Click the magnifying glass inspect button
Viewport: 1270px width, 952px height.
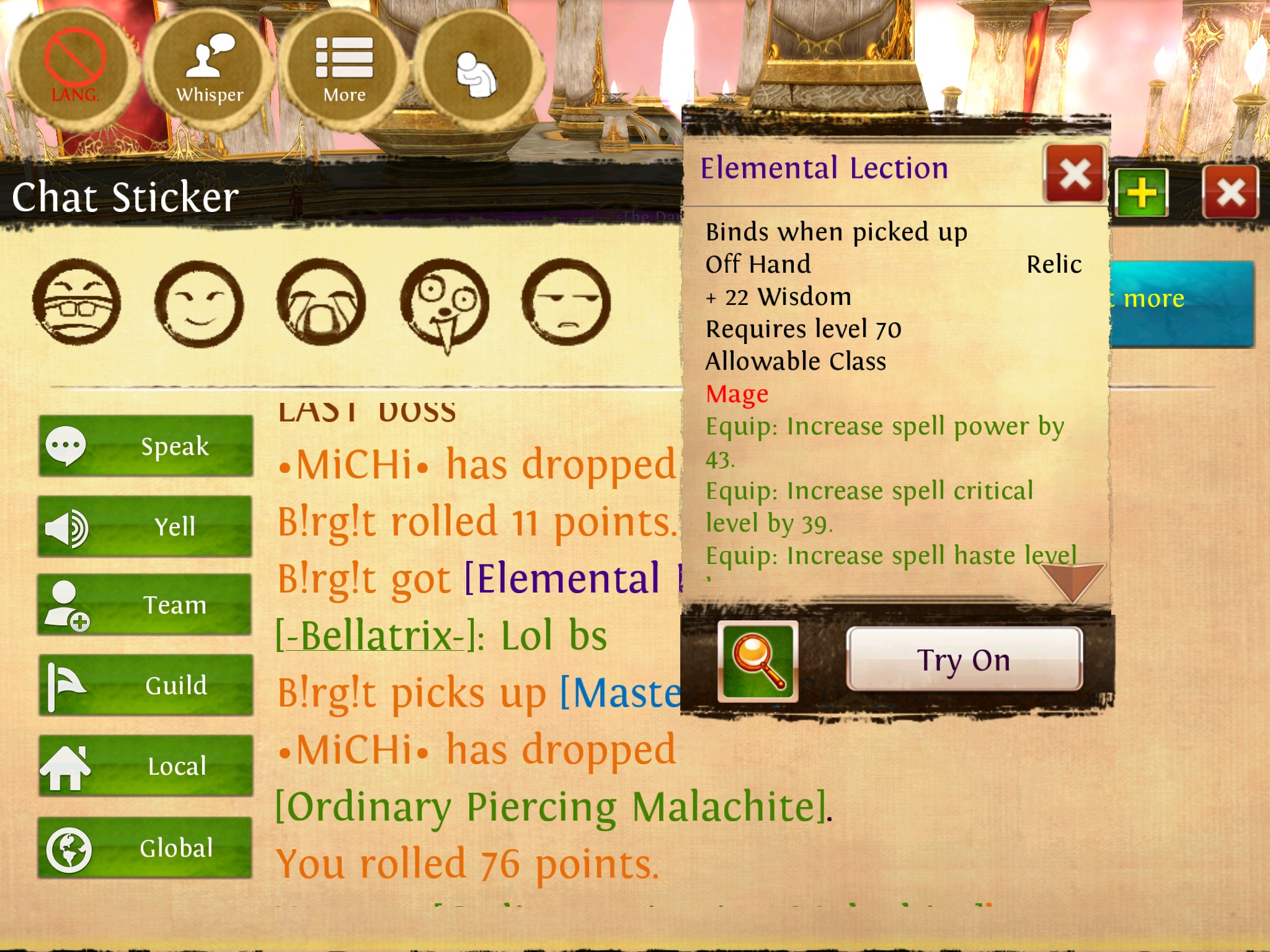[x=758, y=661]
